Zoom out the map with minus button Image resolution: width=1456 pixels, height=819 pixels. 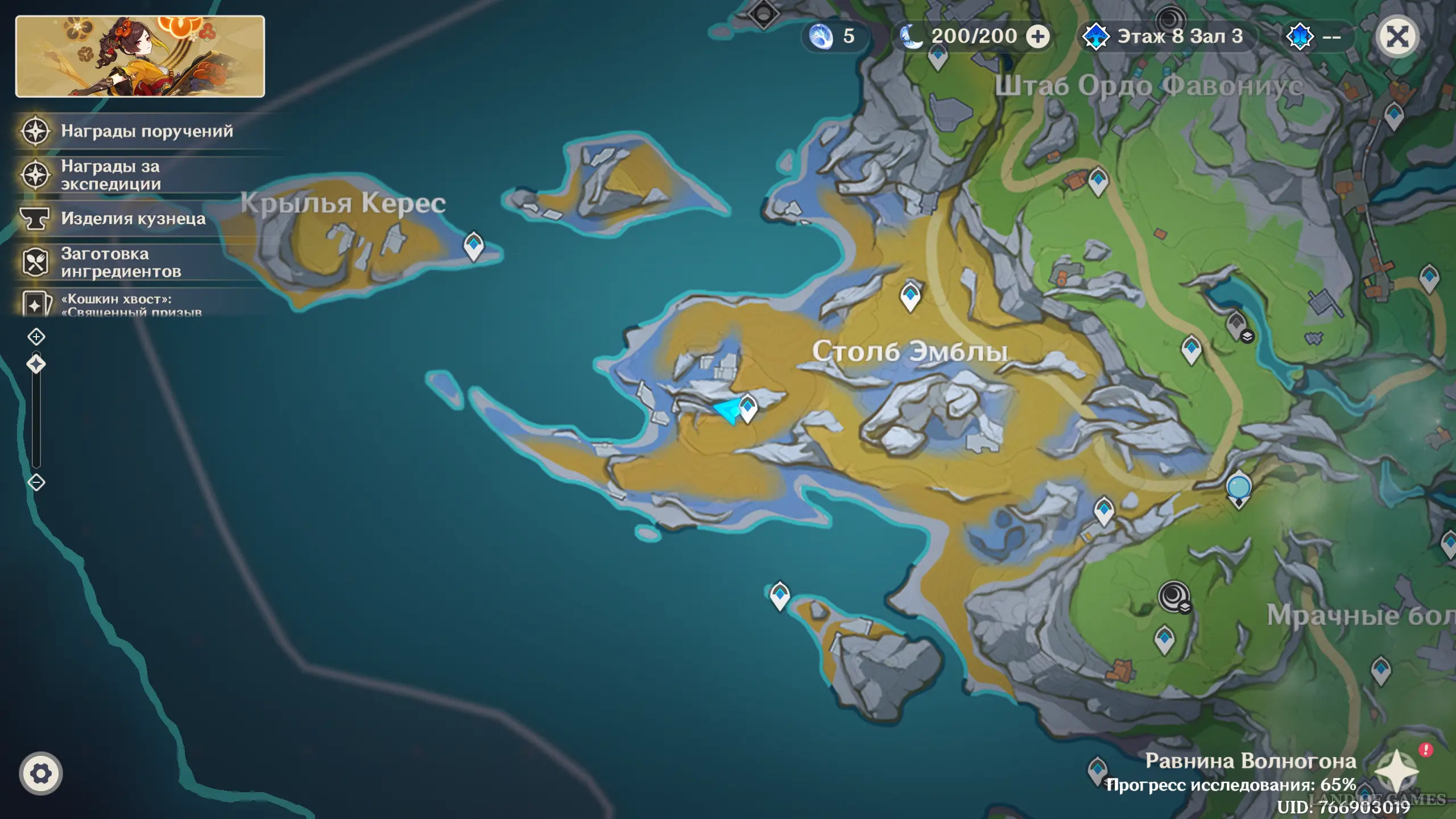click(x=36, y=482)
